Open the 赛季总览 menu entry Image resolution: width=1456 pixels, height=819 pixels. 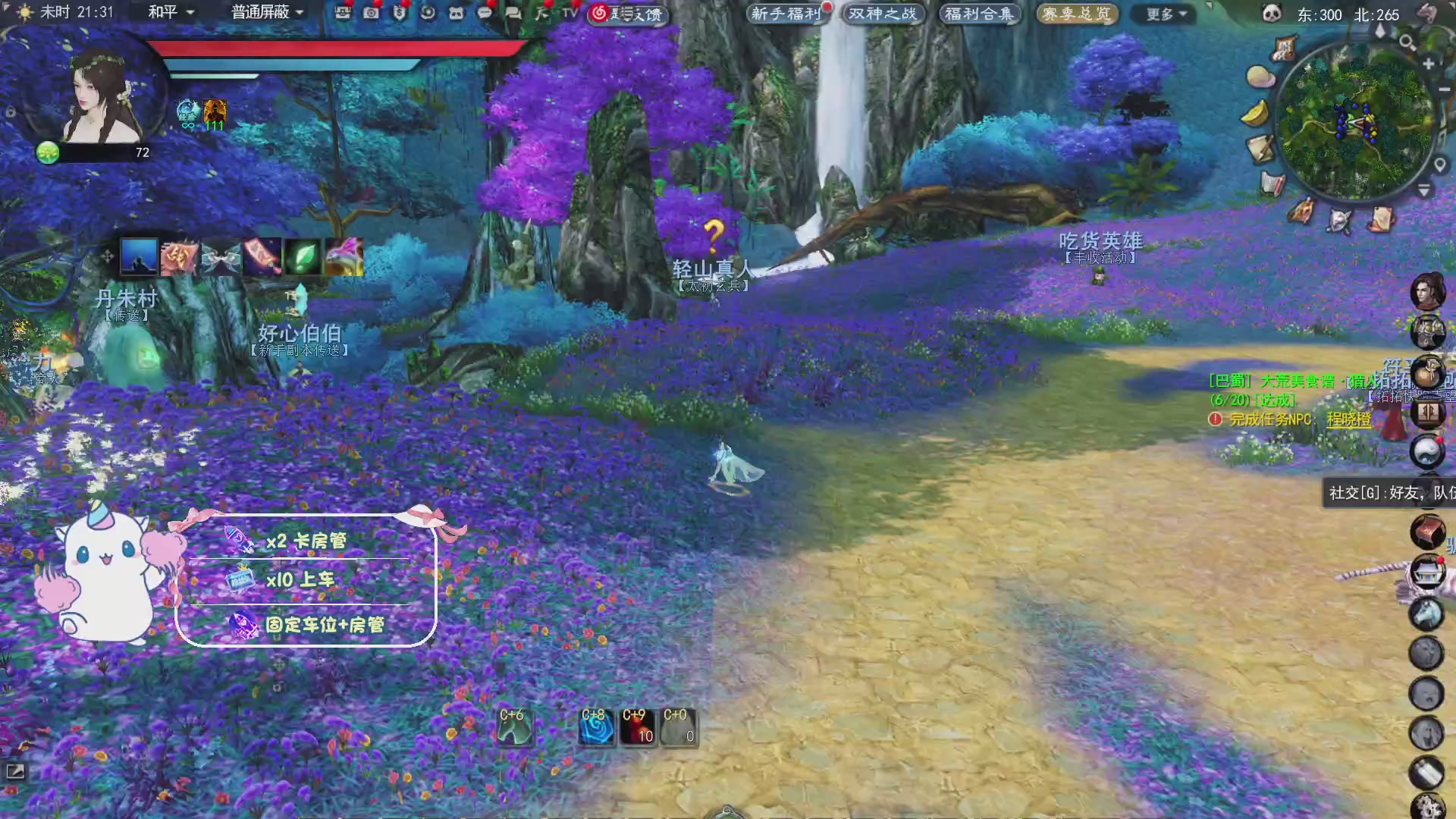coord(1075,13)
